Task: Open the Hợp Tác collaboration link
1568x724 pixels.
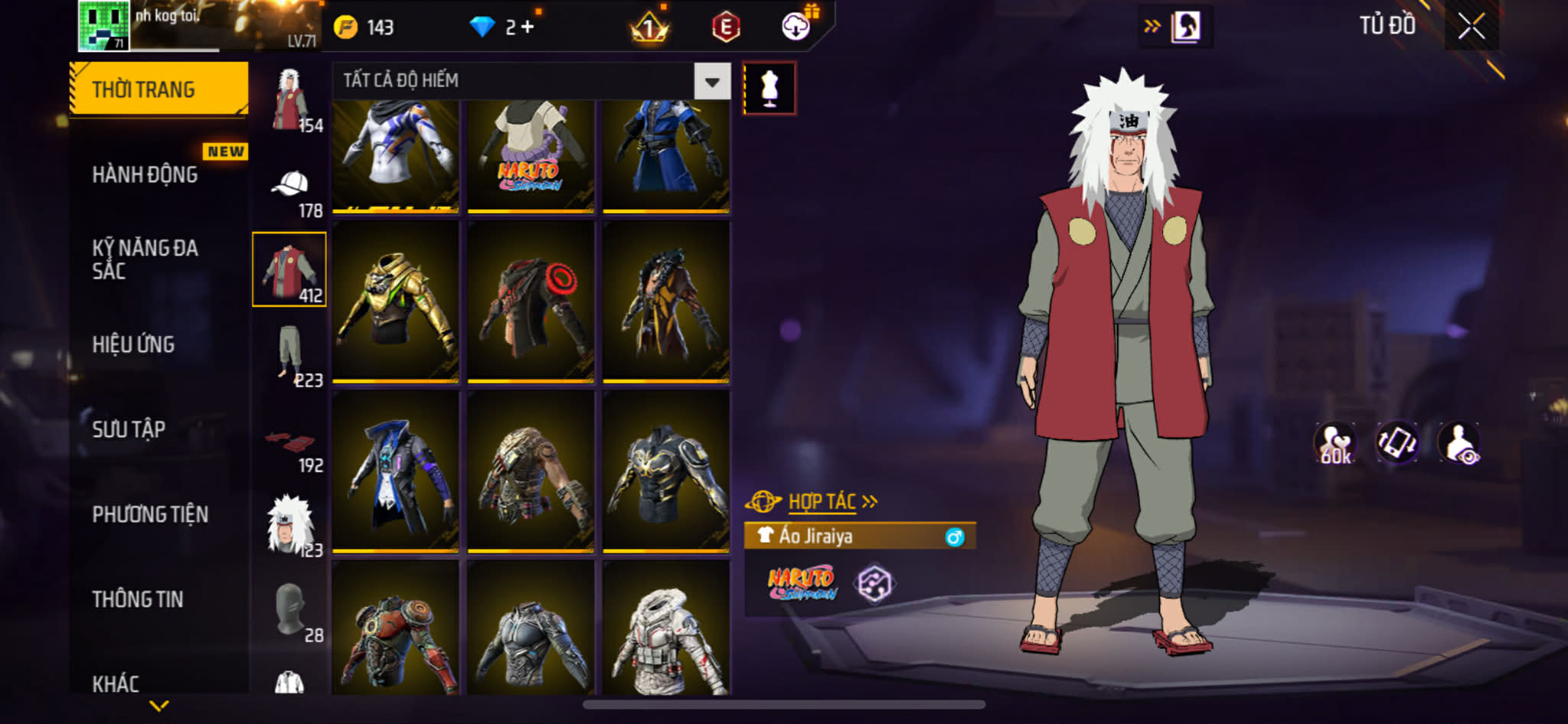Action: coord(823,502)
